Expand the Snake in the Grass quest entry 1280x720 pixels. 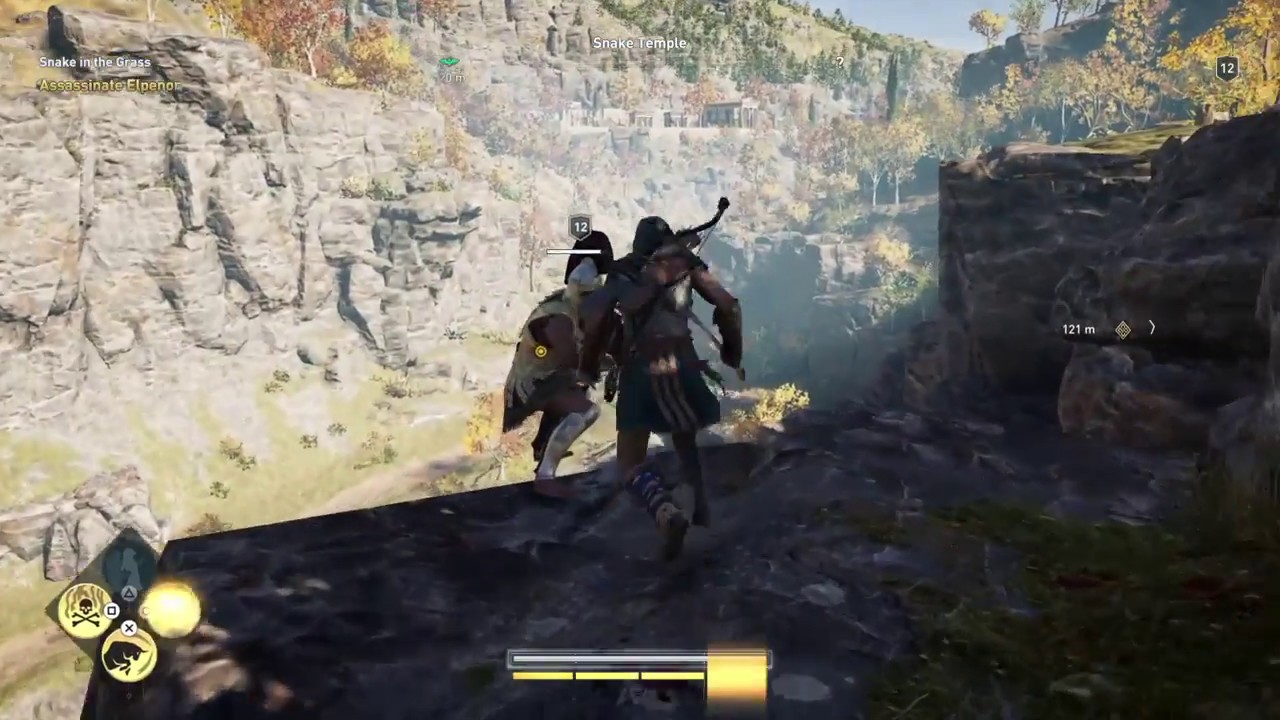[x=94, y=62]
